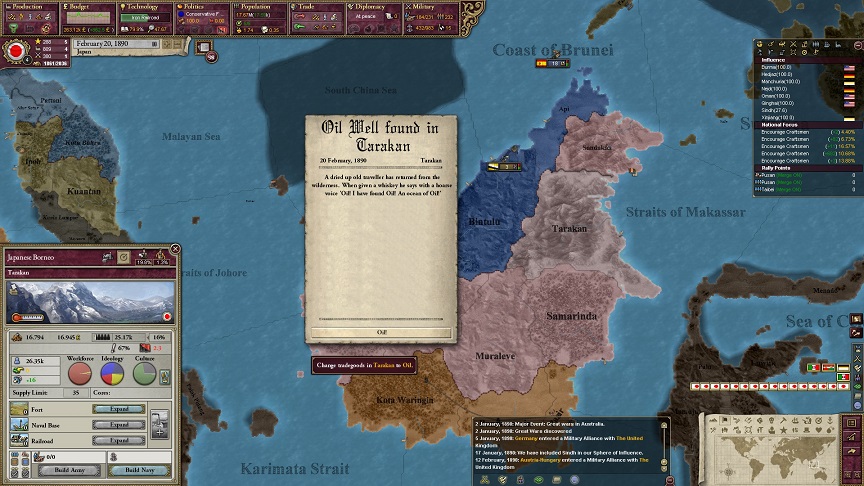Open the Politics tab
864x486 pixels.
point(205,6)
